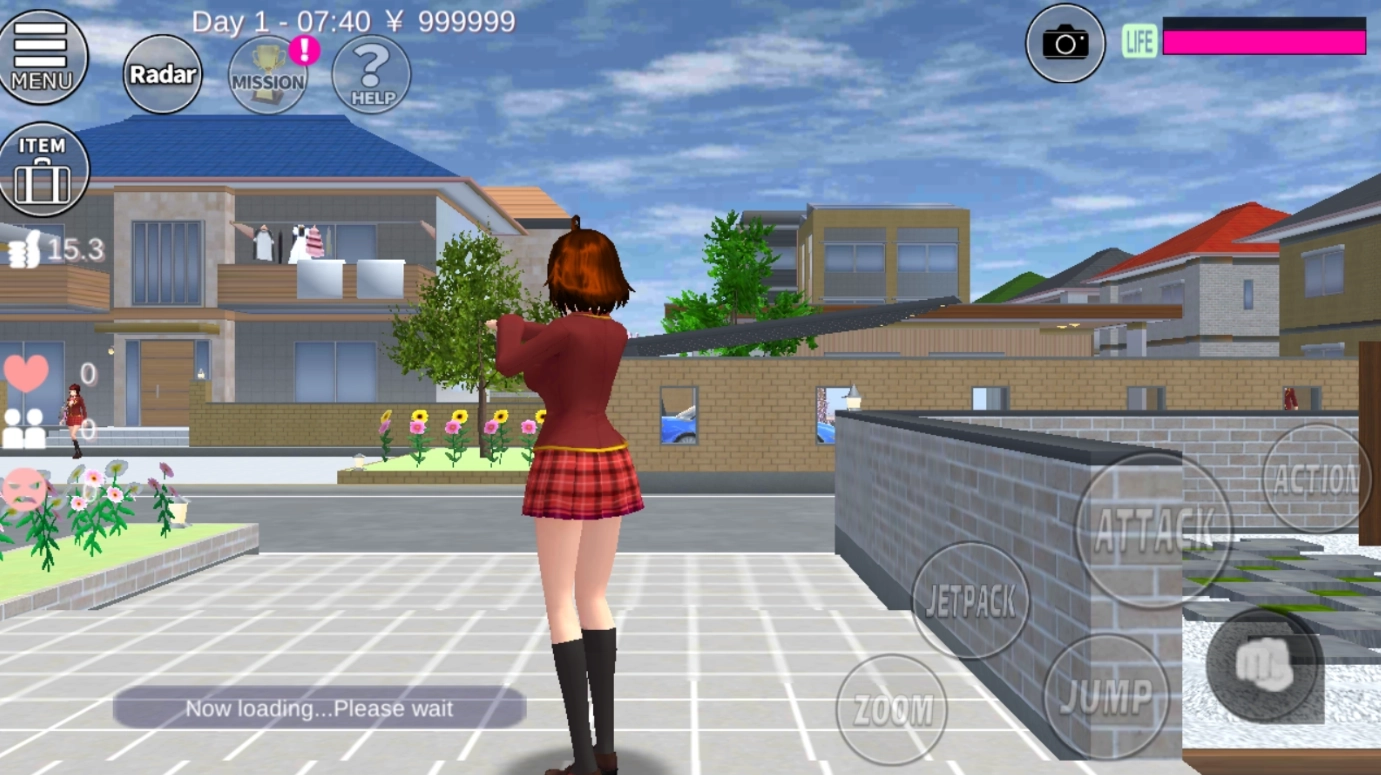The height and width of the screenshot is (775, 1381).
Task: Trigger the ACTION button
Action: (x=1316, y=479)
